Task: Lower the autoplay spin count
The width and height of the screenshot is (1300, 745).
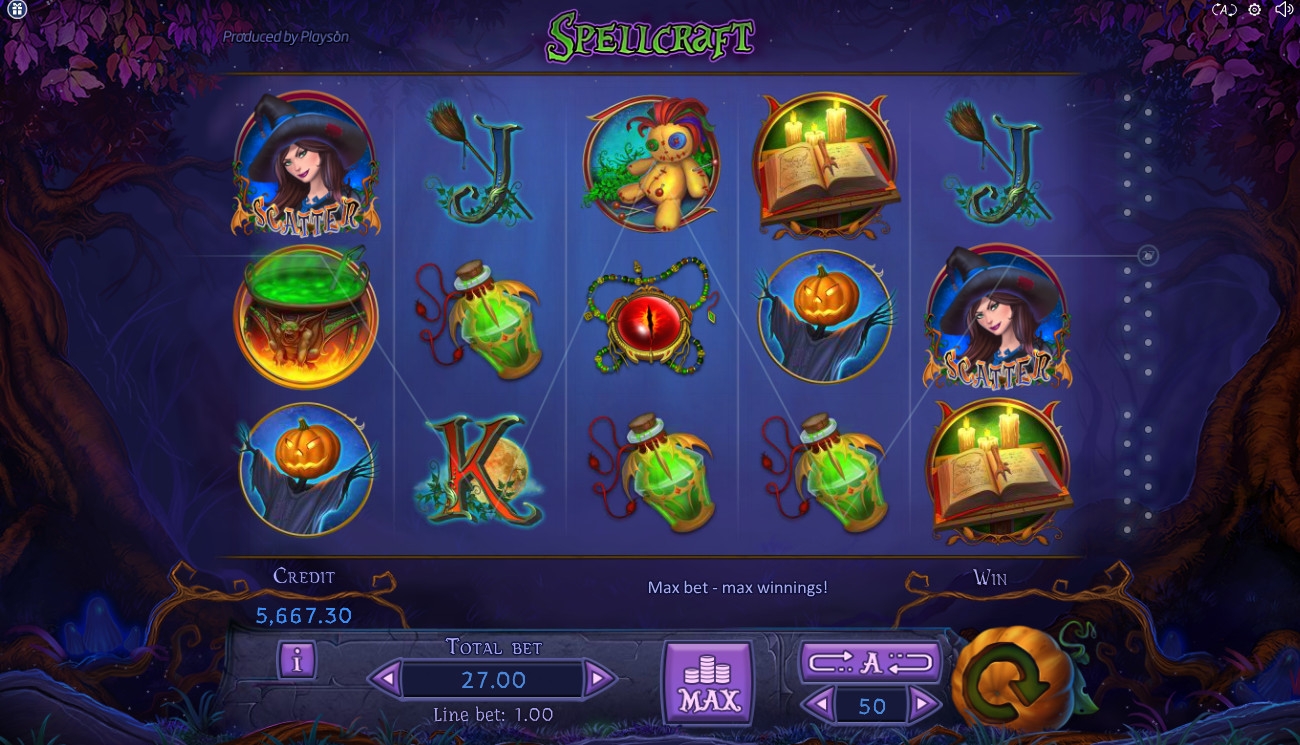Action: 818,706
